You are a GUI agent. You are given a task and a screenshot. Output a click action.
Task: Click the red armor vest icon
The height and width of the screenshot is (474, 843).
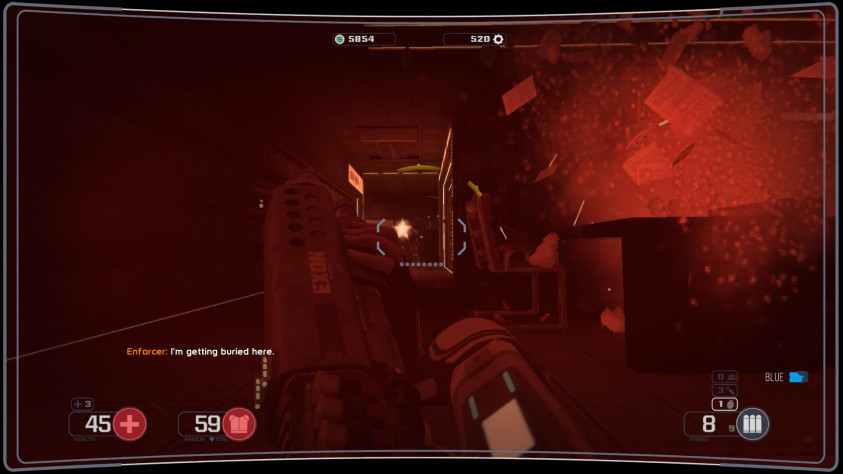[238, 424]
